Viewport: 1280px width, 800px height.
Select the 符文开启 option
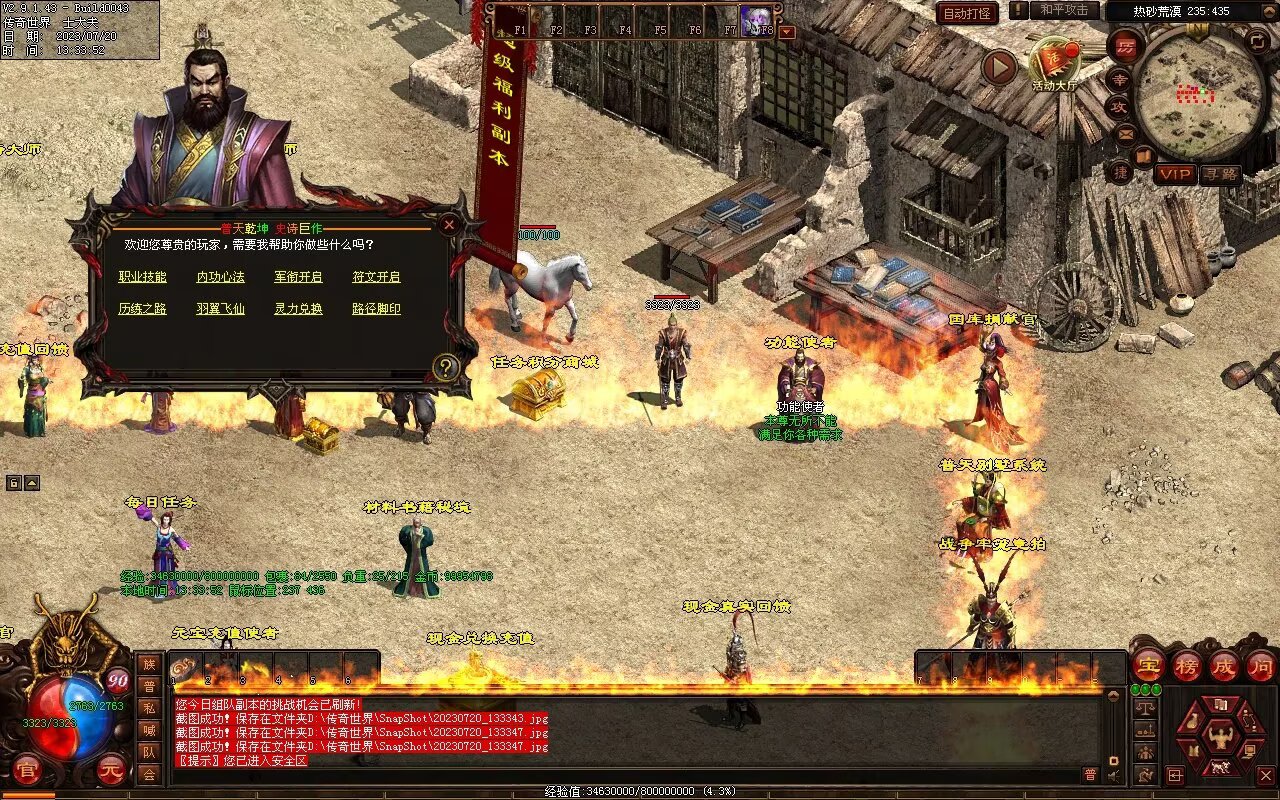click(x=377, y=277)
